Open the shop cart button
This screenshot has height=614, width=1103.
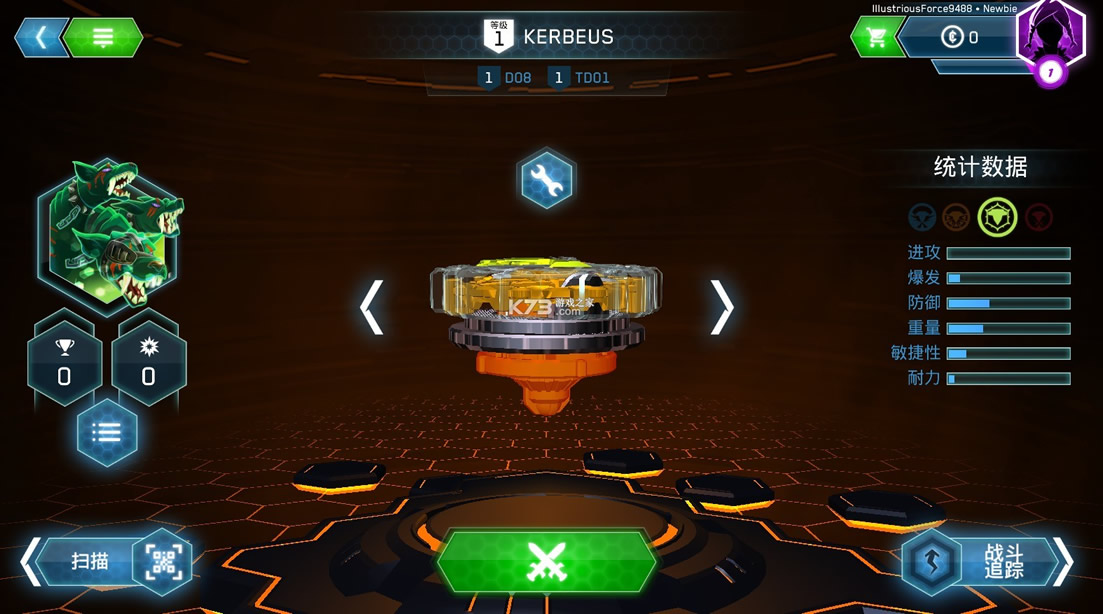876,38
